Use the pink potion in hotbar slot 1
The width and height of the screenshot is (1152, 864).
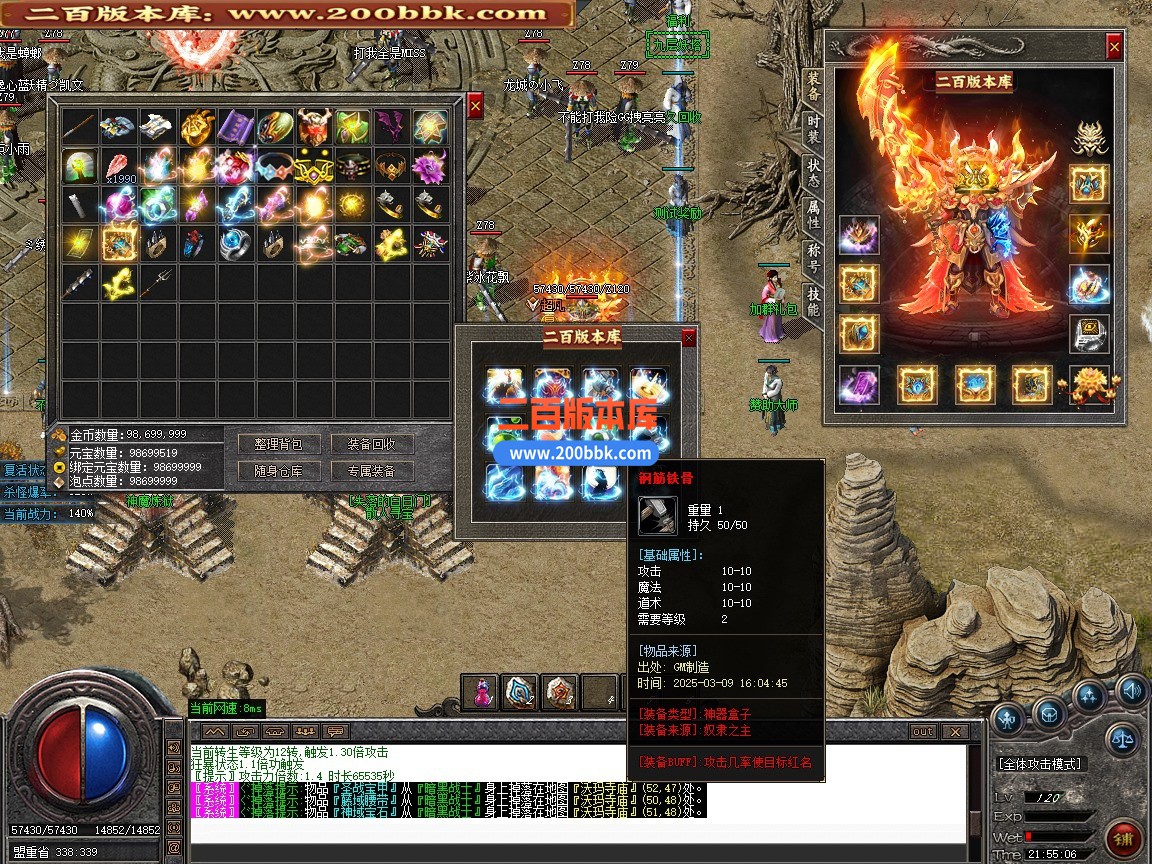pyautogui.click(x=482, y=692)
